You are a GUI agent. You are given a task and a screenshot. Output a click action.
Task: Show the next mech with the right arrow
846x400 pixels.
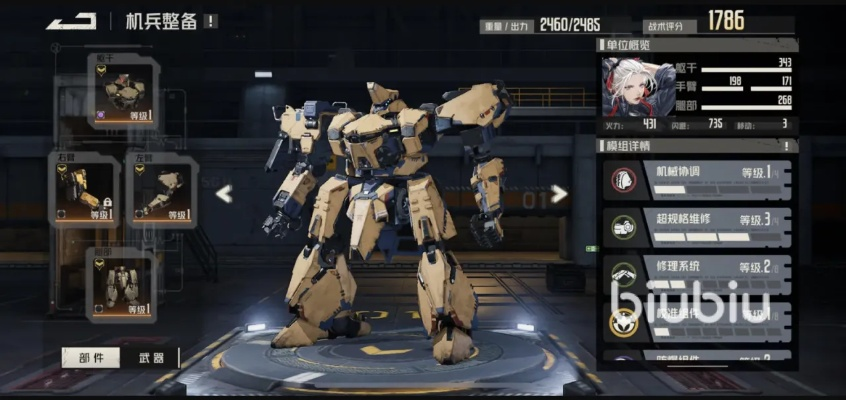(x=559, y=193)
